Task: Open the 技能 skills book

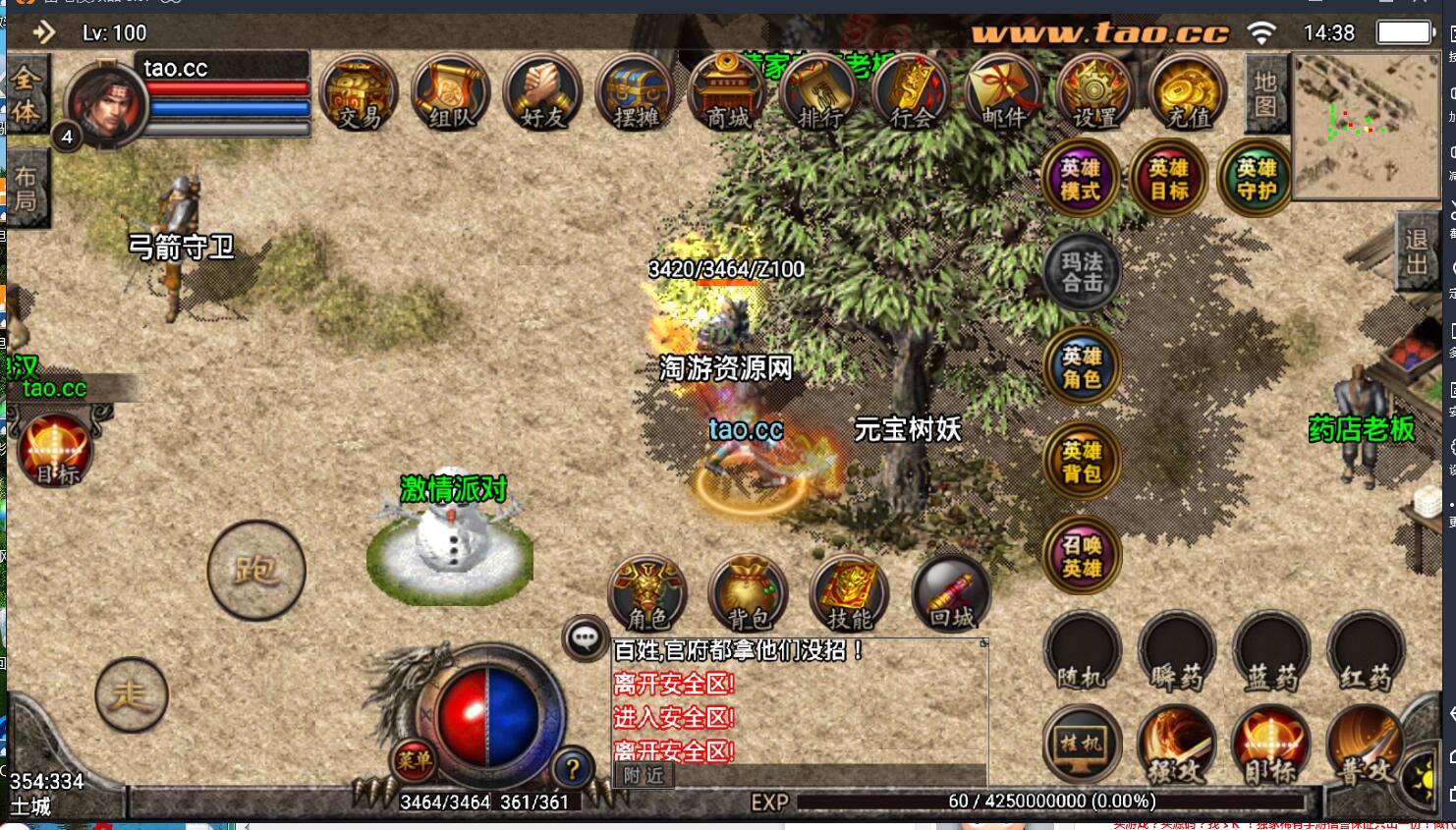Action: 850,594
